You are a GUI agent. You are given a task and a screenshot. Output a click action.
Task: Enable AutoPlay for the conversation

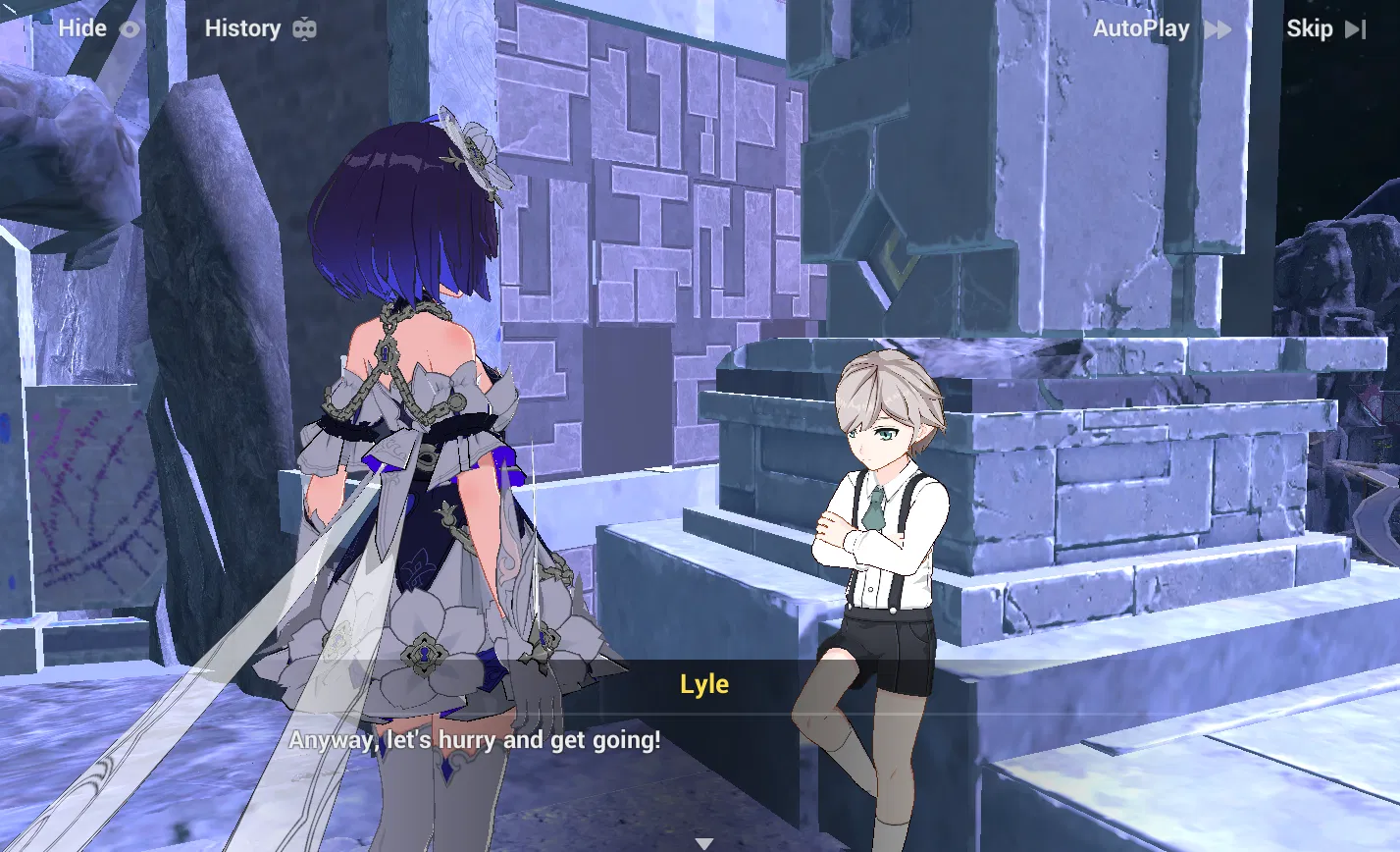(x=1141, y=28)
